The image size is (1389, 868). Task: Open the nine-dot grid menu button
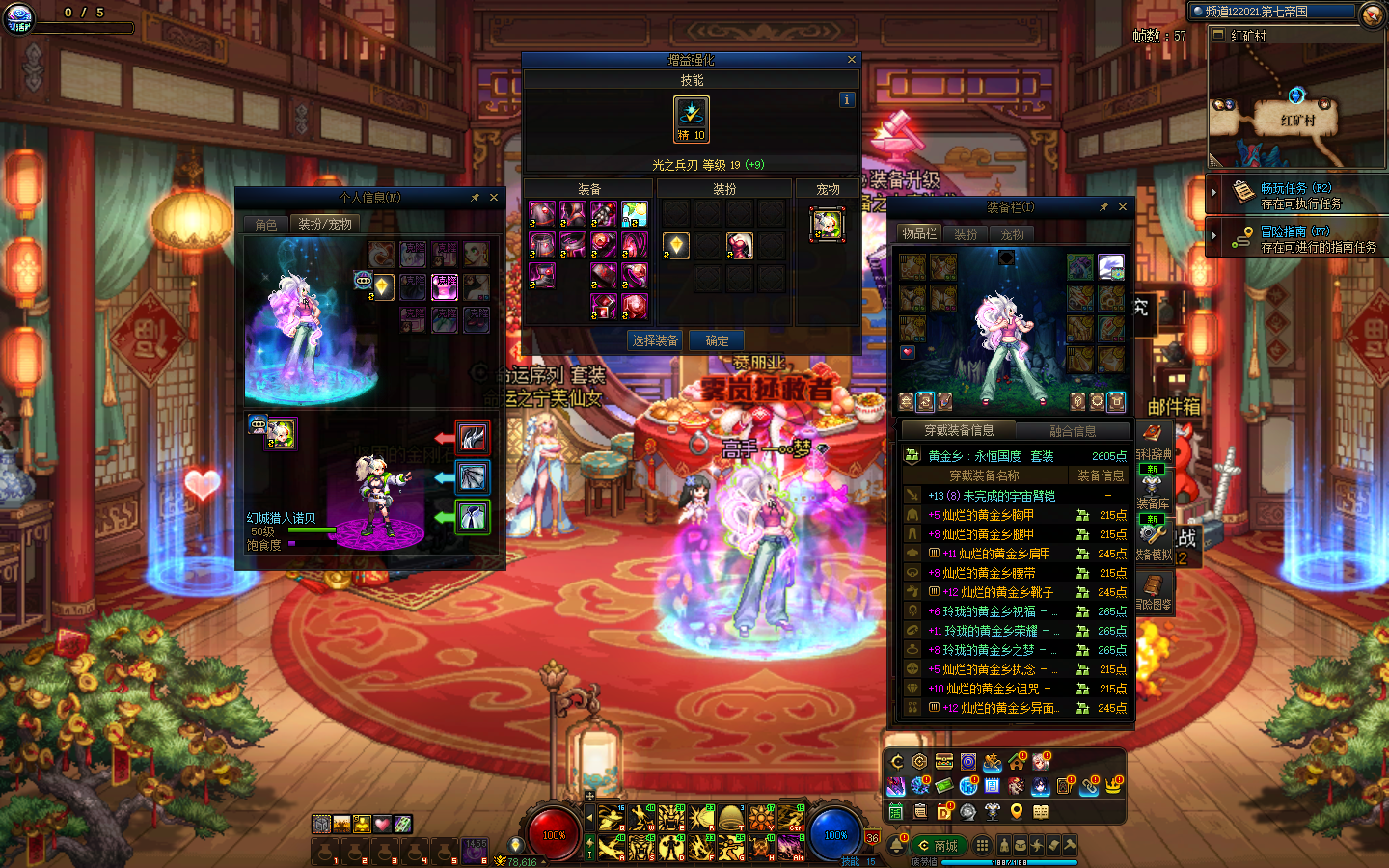click(982, 845)
